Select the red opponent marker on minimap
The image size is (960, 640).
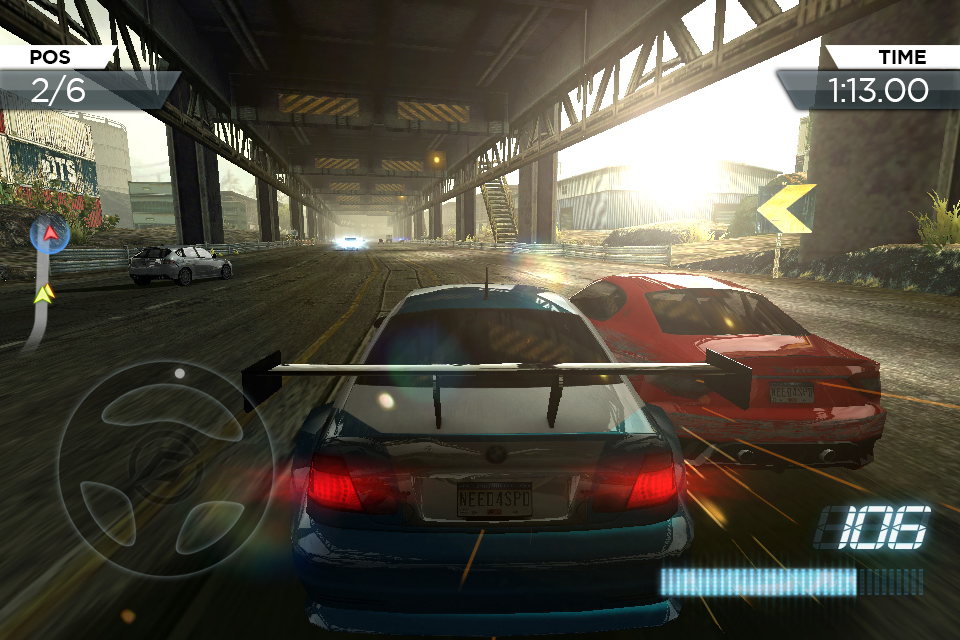49,235
